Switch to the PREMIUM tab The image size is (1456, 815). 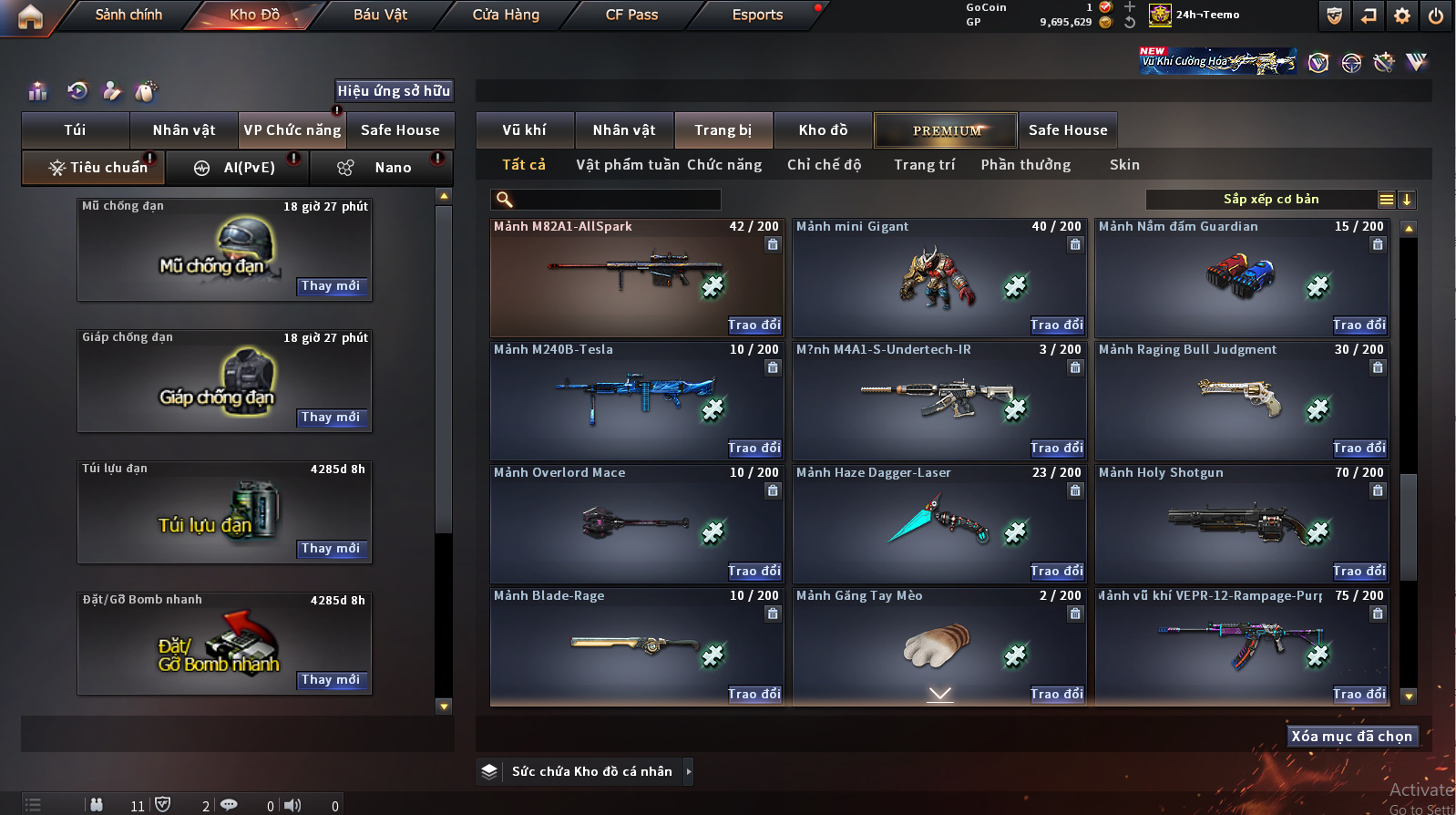[947, 130]
